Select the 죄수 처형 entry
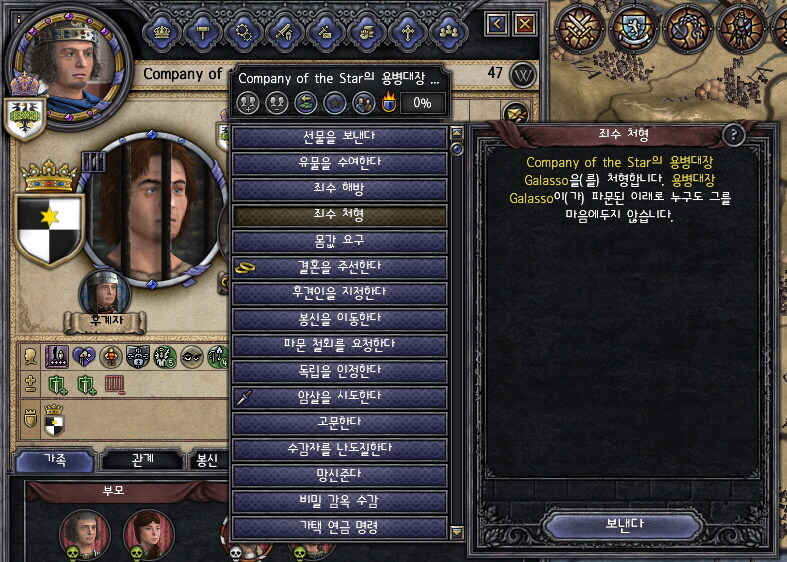Screen dimensions: 787x562 (339, 215)
